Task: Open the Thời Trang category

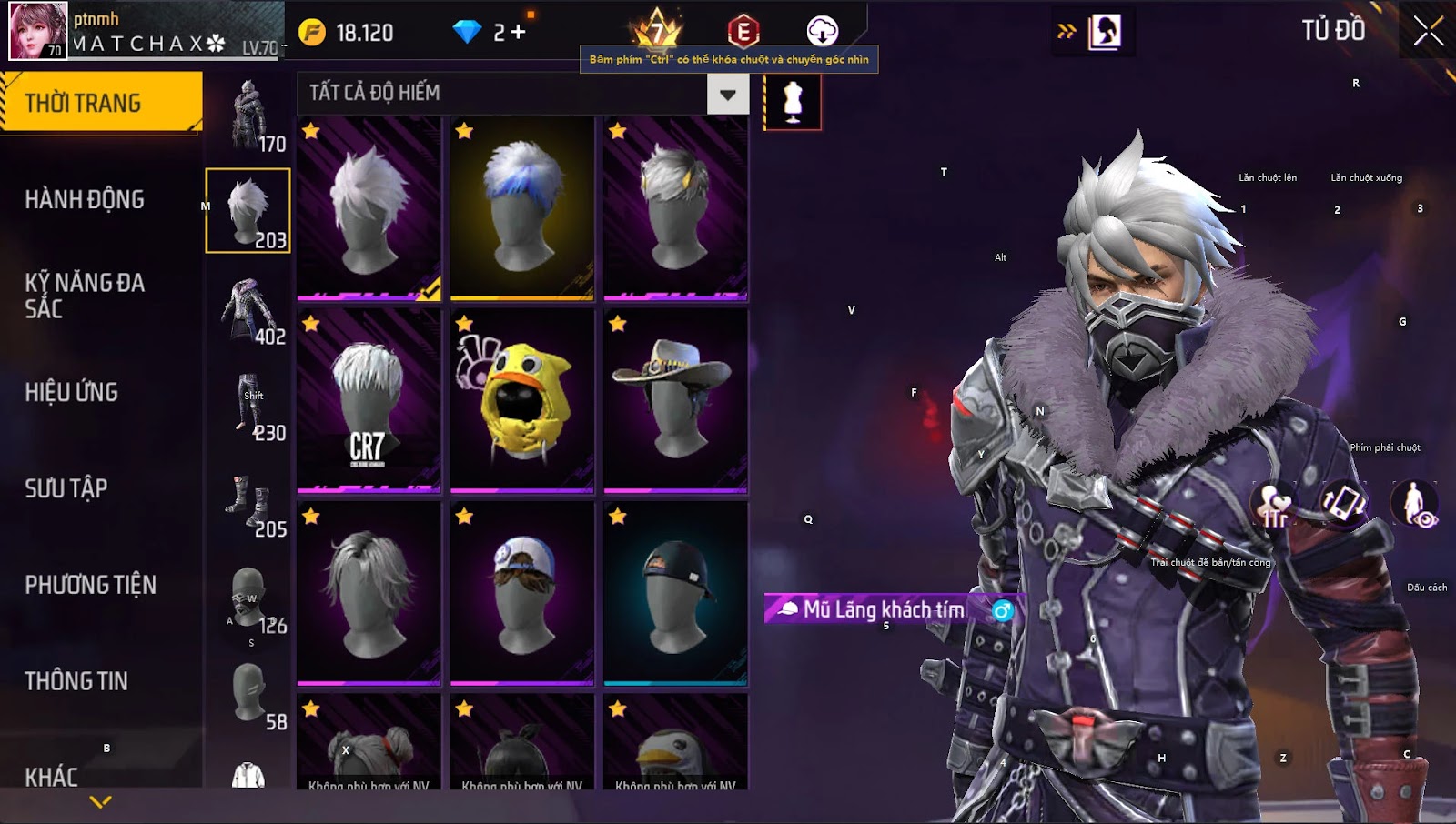Action: (x=100, y=103)
